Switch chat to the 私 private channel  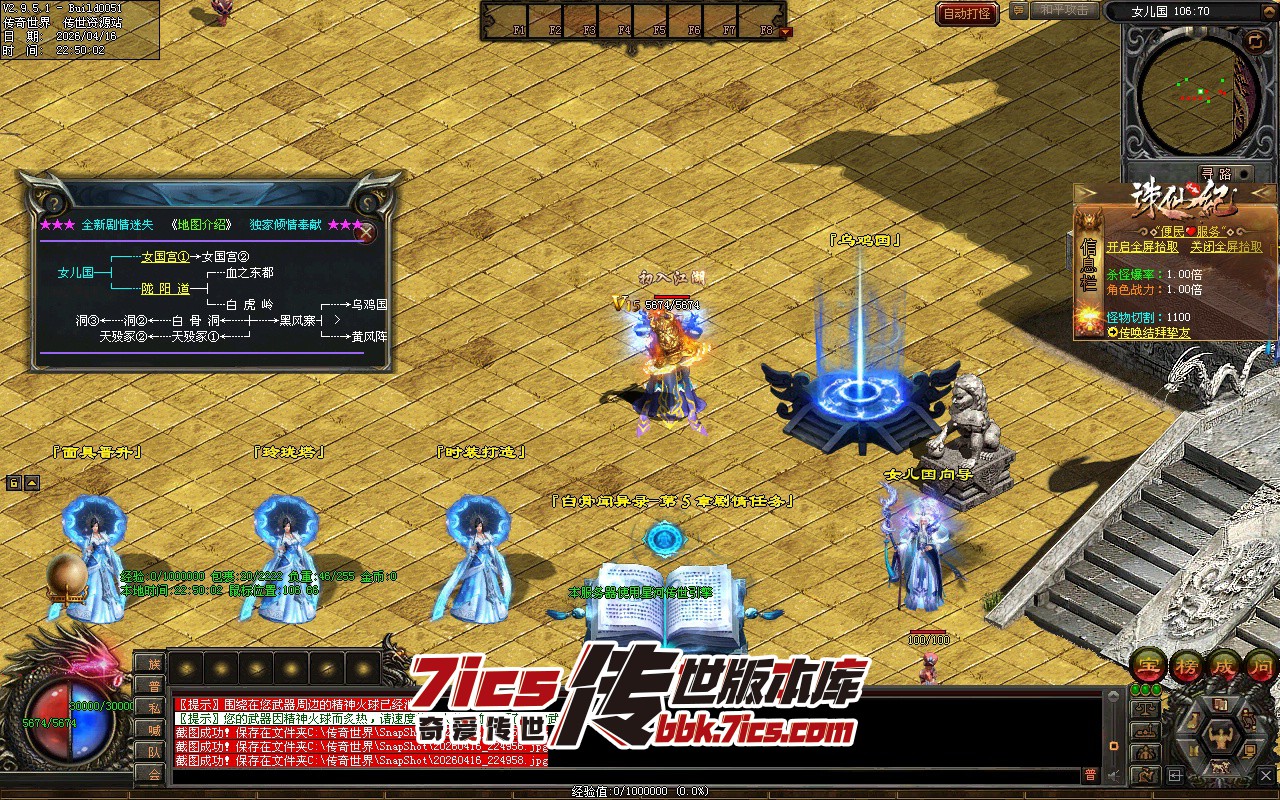153,707
